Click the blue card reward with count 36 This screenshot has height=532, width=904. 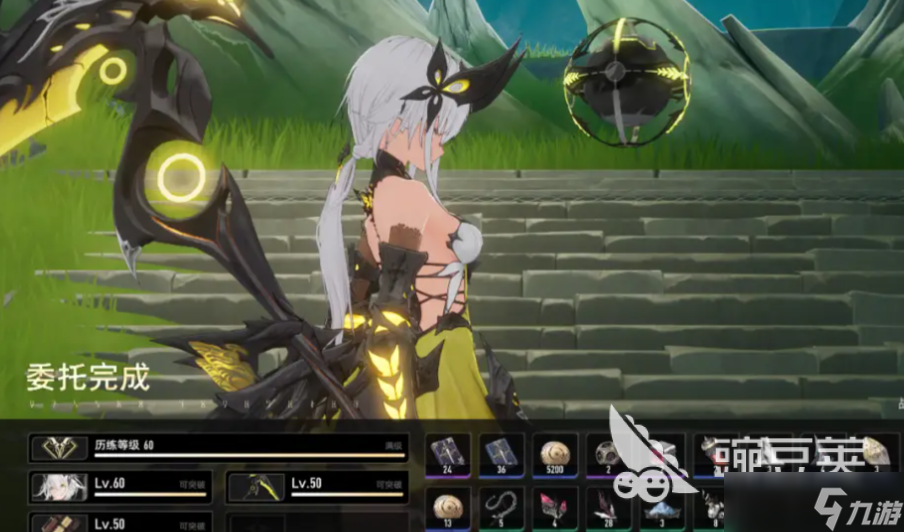pos(499,452)
